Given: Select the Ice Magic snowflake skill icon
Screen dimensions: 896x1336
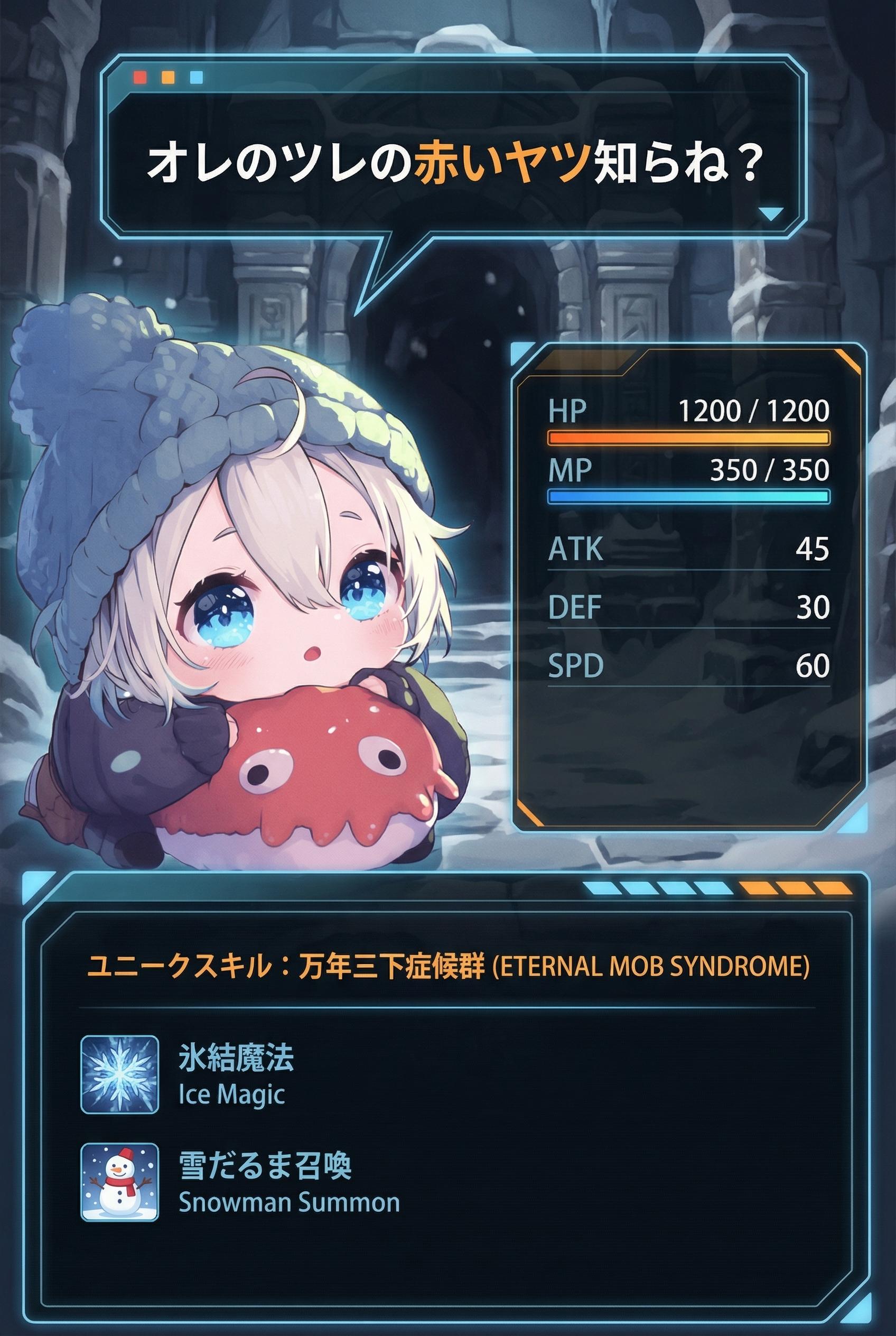Looking at the screenshot, I should tap(119, 1075).
